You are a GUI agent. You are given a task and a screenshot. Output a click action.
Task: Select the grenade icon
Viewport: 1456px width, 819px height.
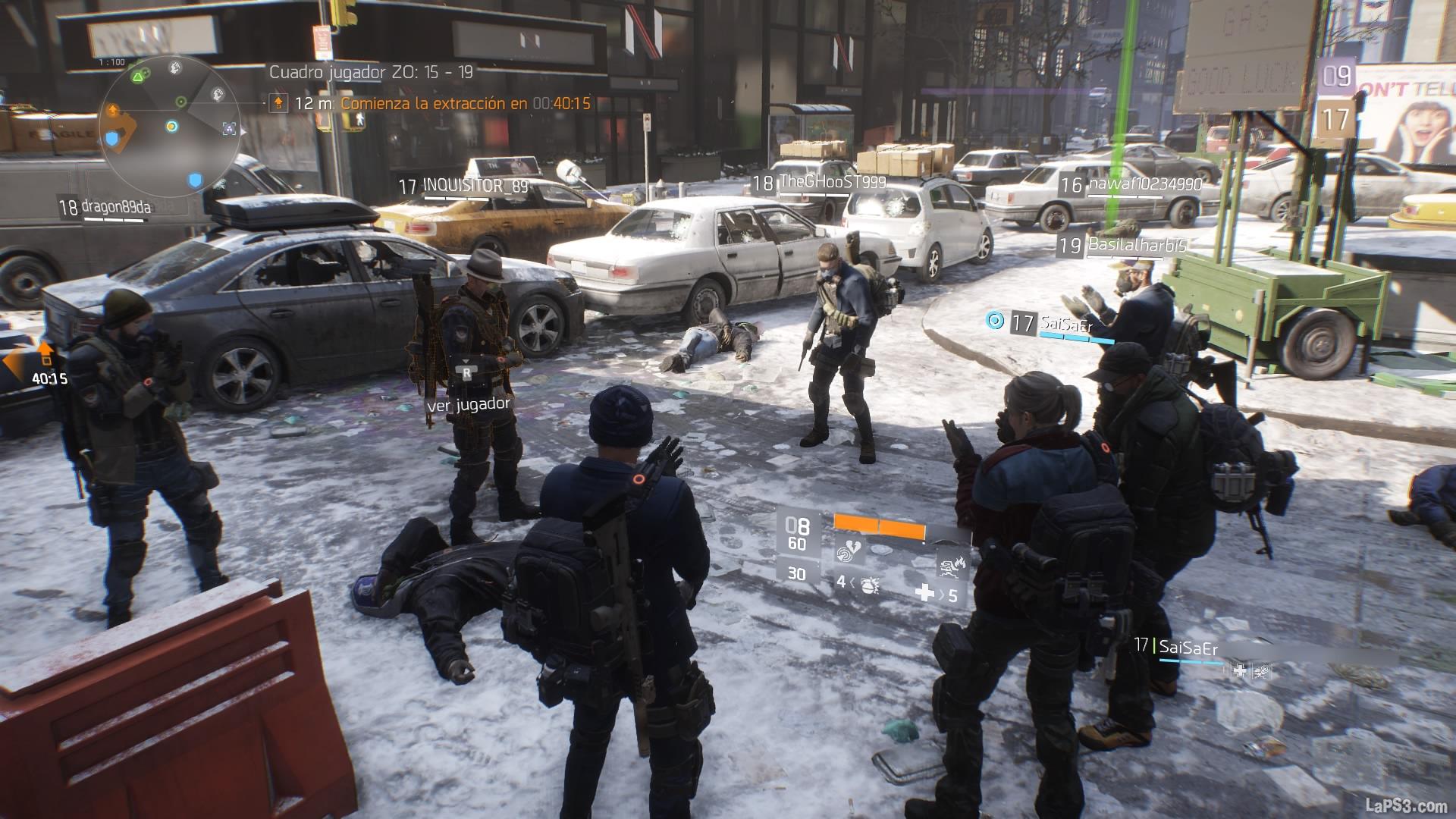[870, 584]
